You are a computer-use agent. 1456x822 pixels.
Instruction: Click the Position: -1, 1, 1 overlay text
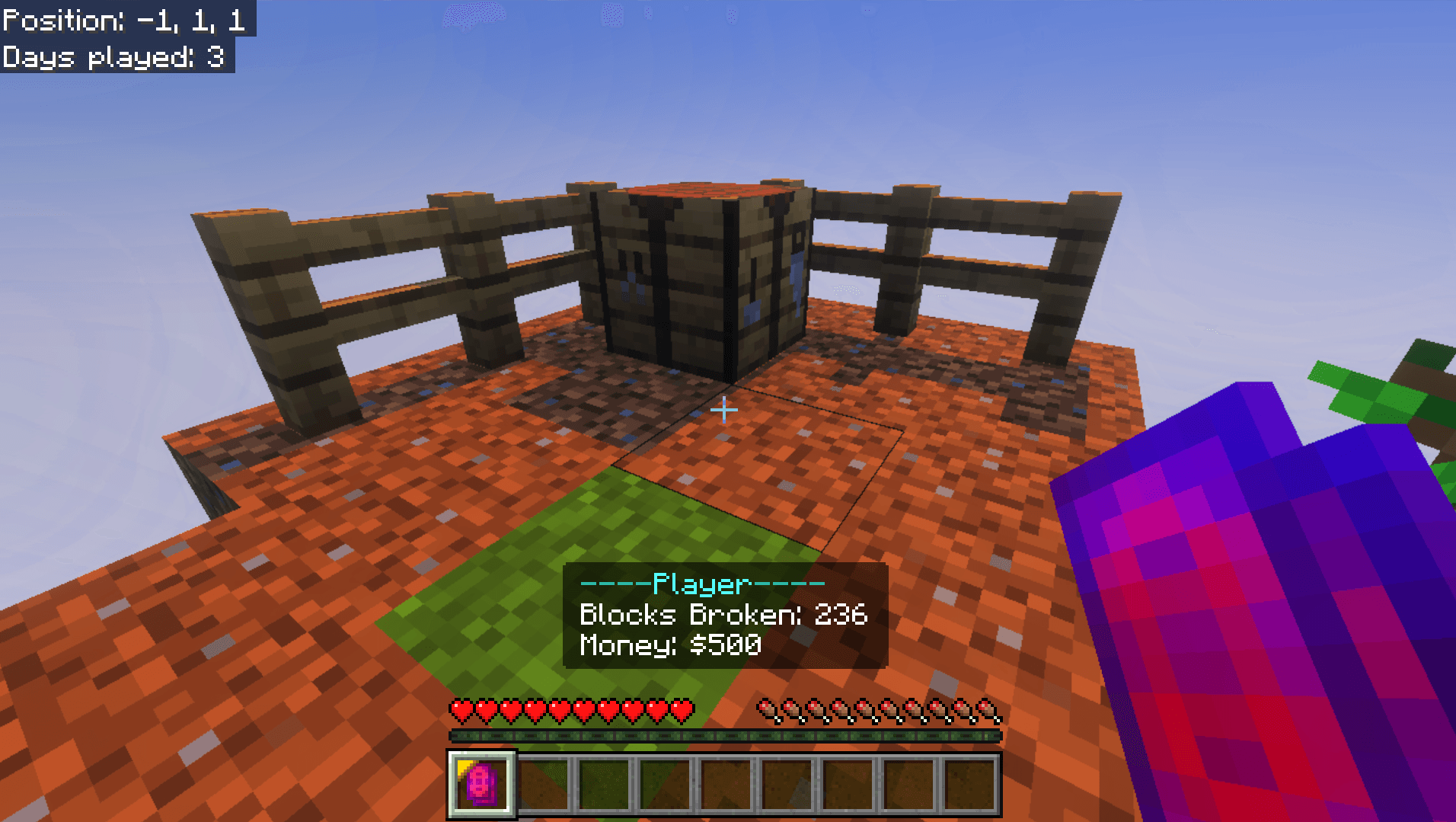coord(122,19)
